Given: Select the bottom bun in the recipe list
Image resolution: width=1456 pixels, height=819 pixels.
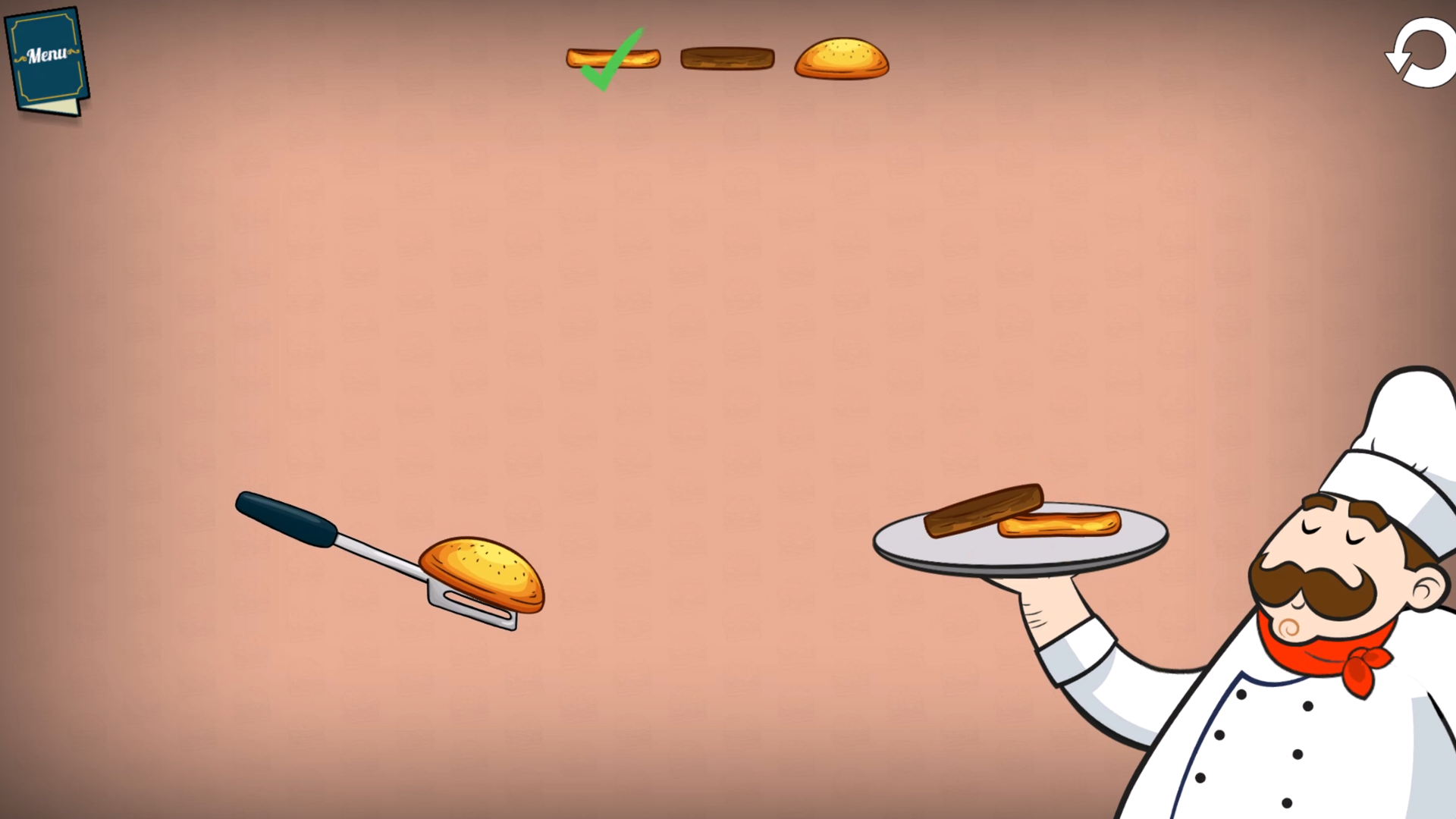Looking at the screenshot, I should 611,57.
